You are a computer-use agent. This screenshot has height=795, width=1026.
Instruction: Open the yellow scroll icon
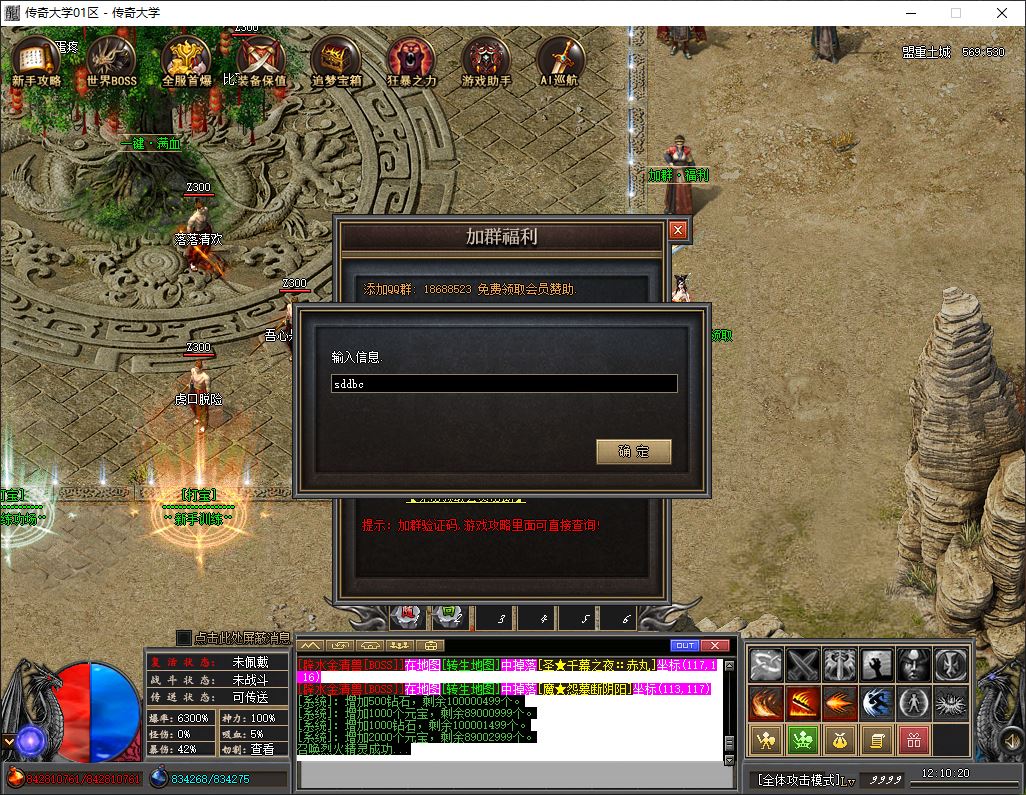coord(877,740)
